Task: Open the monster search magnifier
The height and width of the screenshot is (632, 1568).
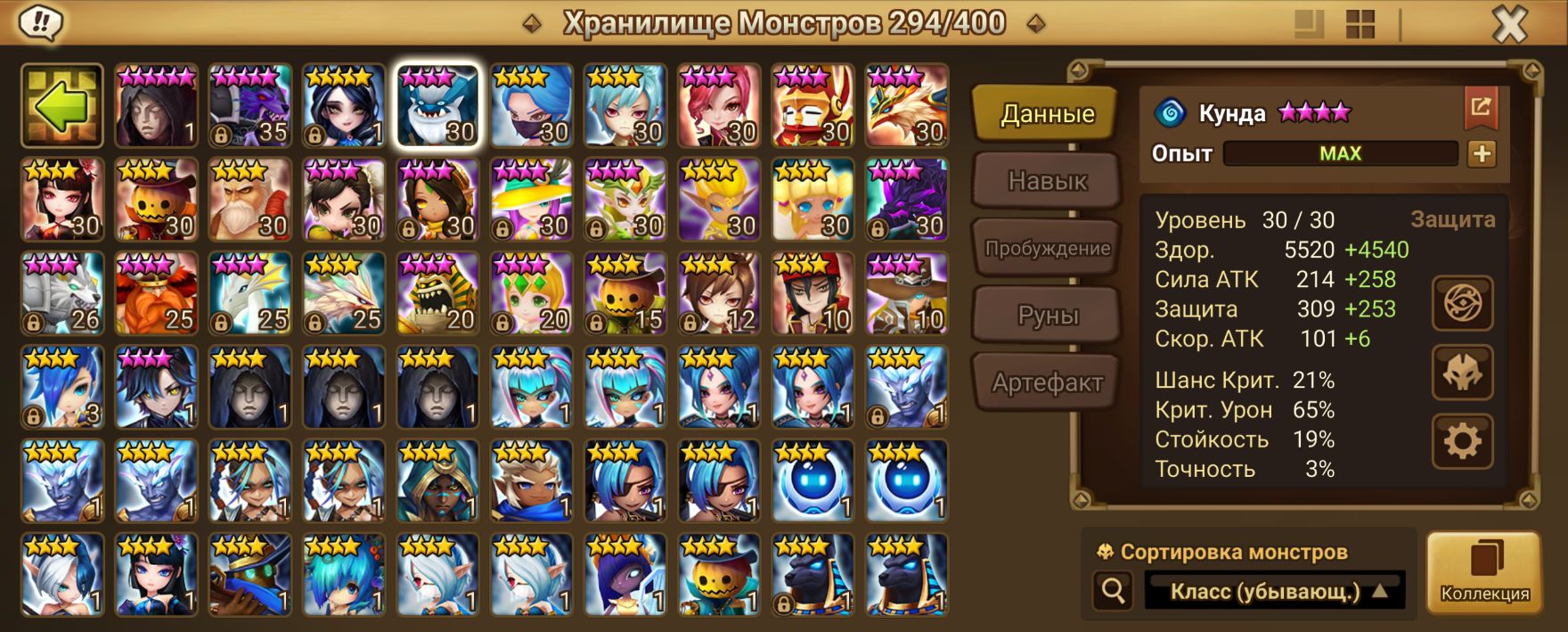Action: [x=1113, y=590]
